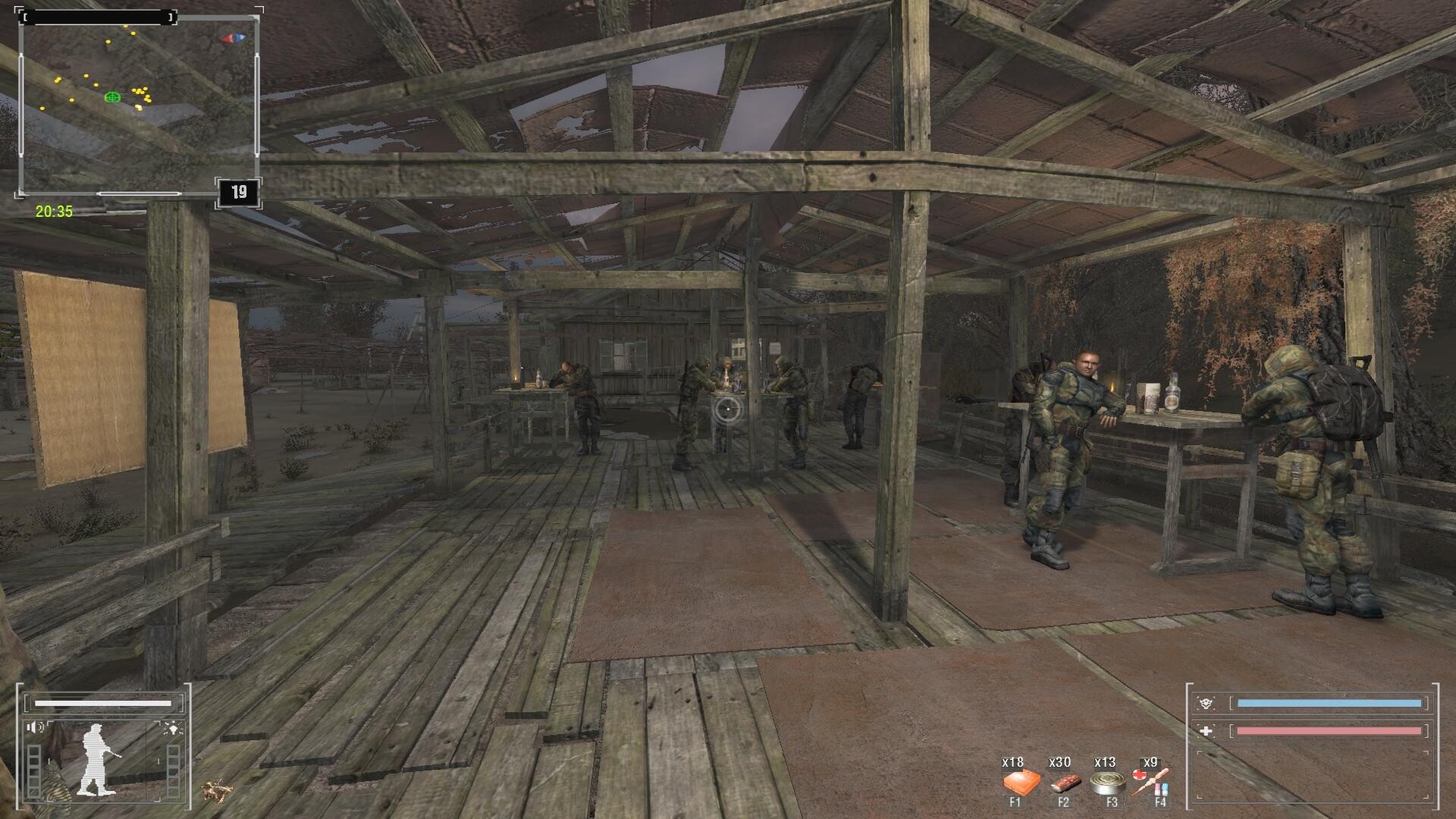
Task: Click the artifact icon beside the stance panel
Action: click(216, 790)
